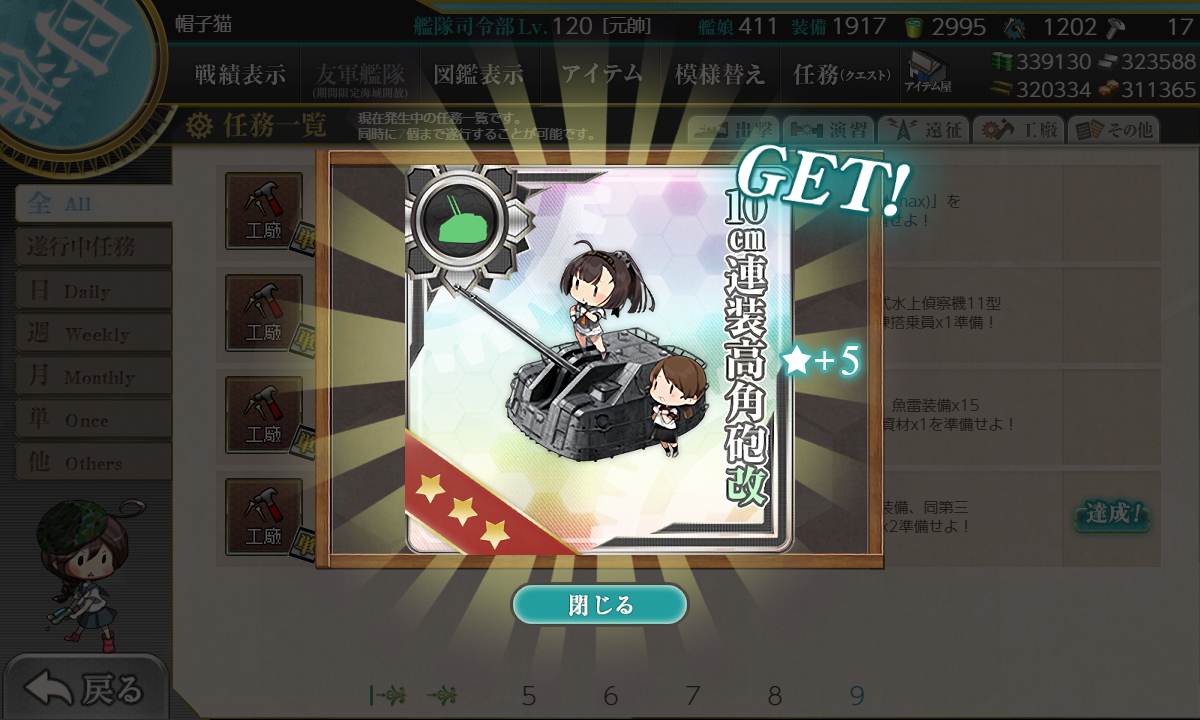Close the item reward popup with 閉じる

(x=600, y=605)
